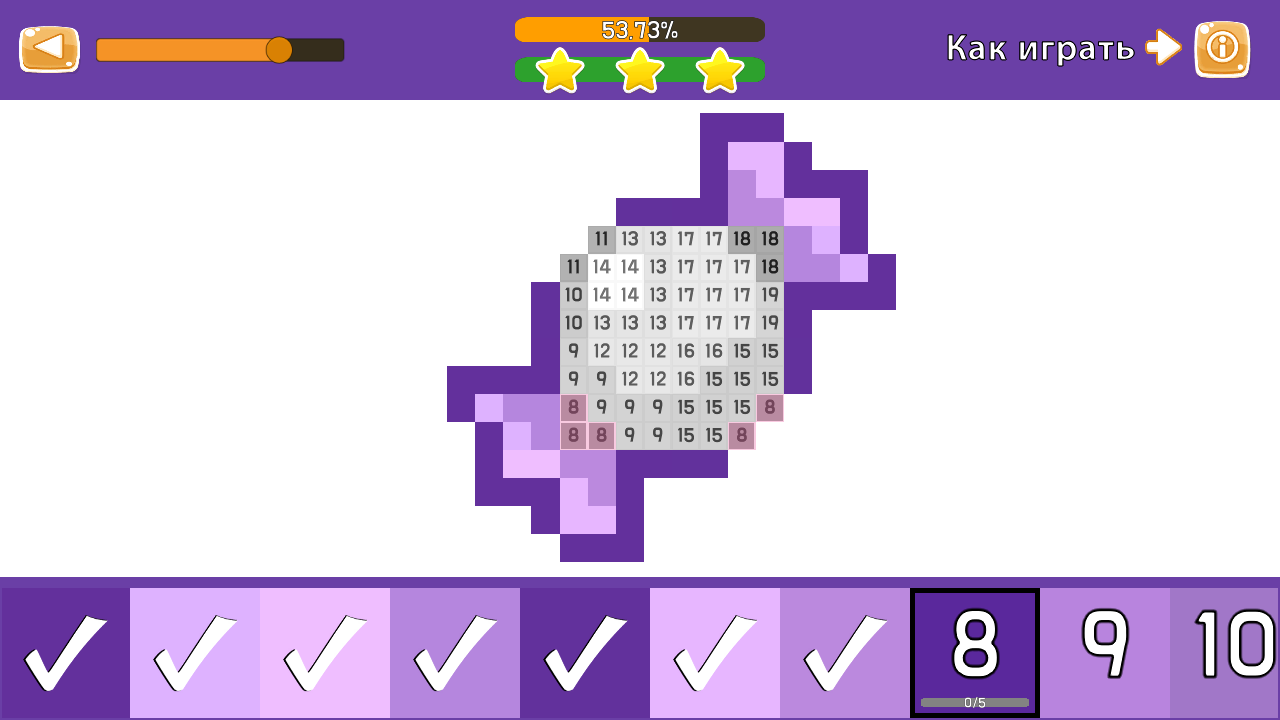Click the 53.73% progress bar

click(x=640, y=29)
